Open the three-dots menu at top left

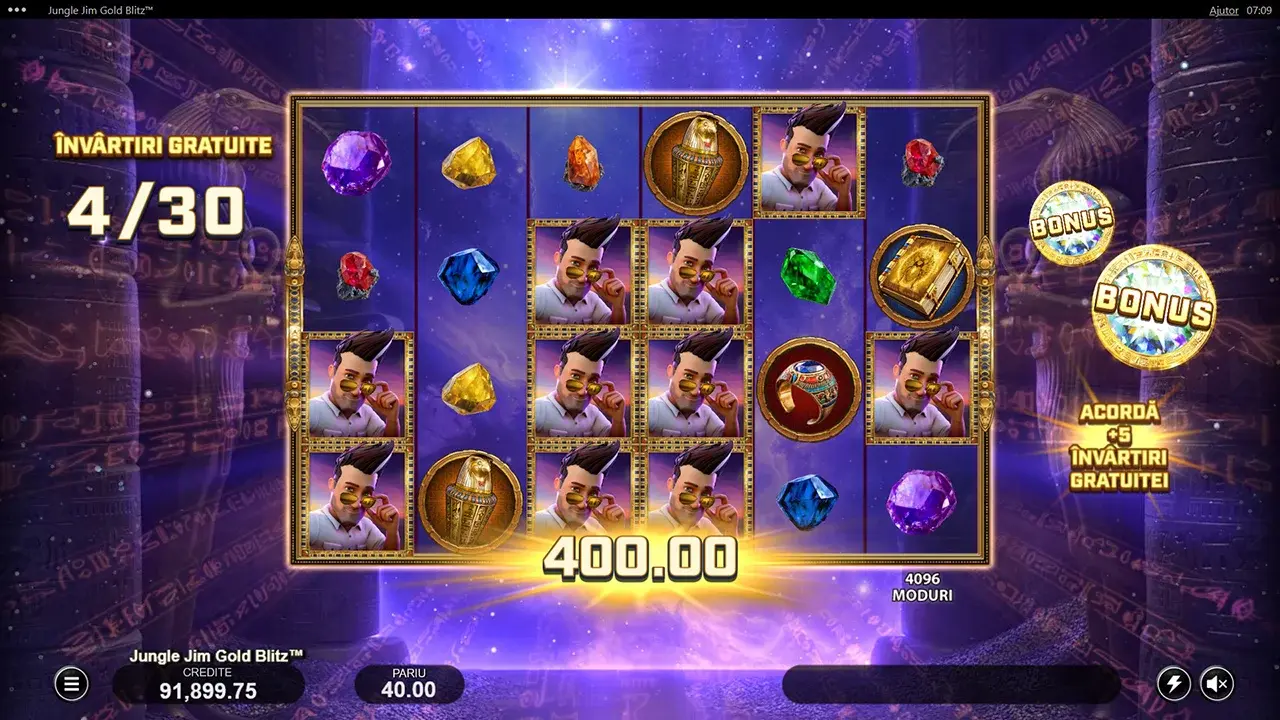click(x=16, y=10)
